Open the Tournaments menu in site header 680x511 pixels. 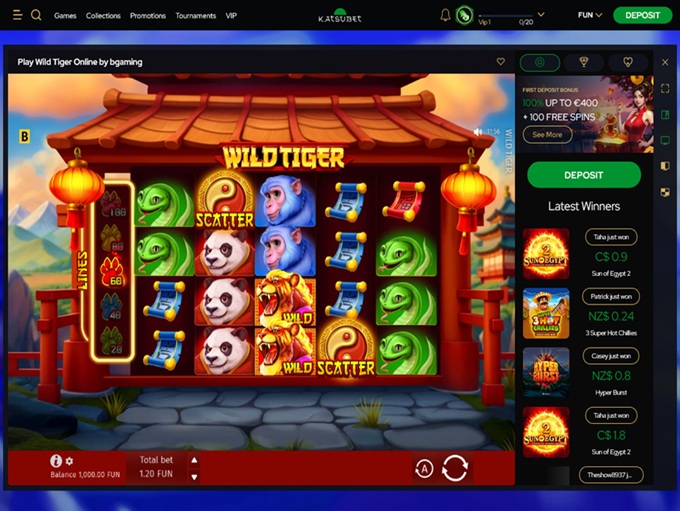195,16
